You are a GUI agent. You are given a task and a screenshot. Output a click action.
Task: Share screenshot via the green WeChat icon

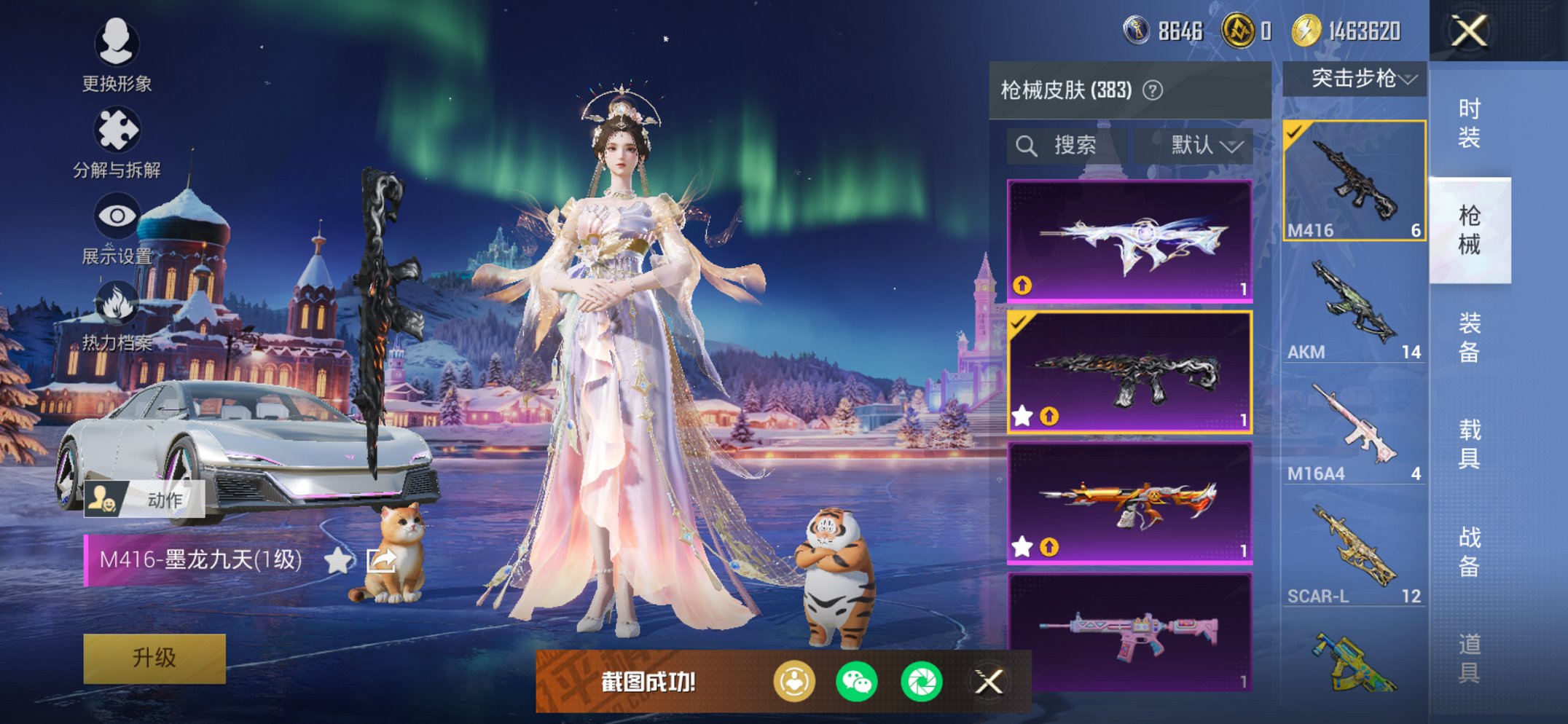point(857,682)
